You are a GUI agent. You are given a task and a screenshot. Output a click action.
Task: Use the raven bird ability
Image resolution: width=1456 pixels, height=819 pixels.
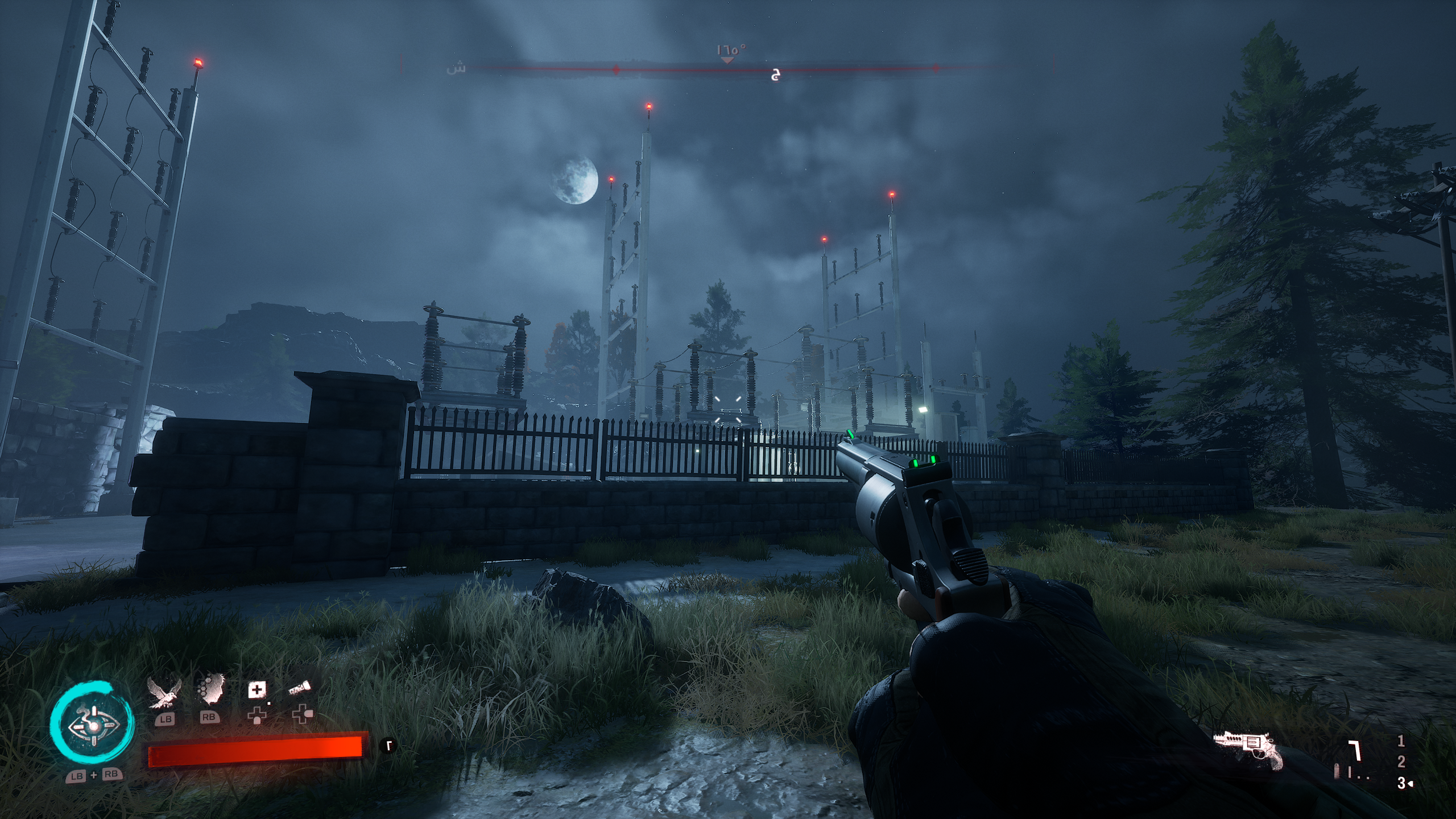pyautogui.click(x=165, y=694)
